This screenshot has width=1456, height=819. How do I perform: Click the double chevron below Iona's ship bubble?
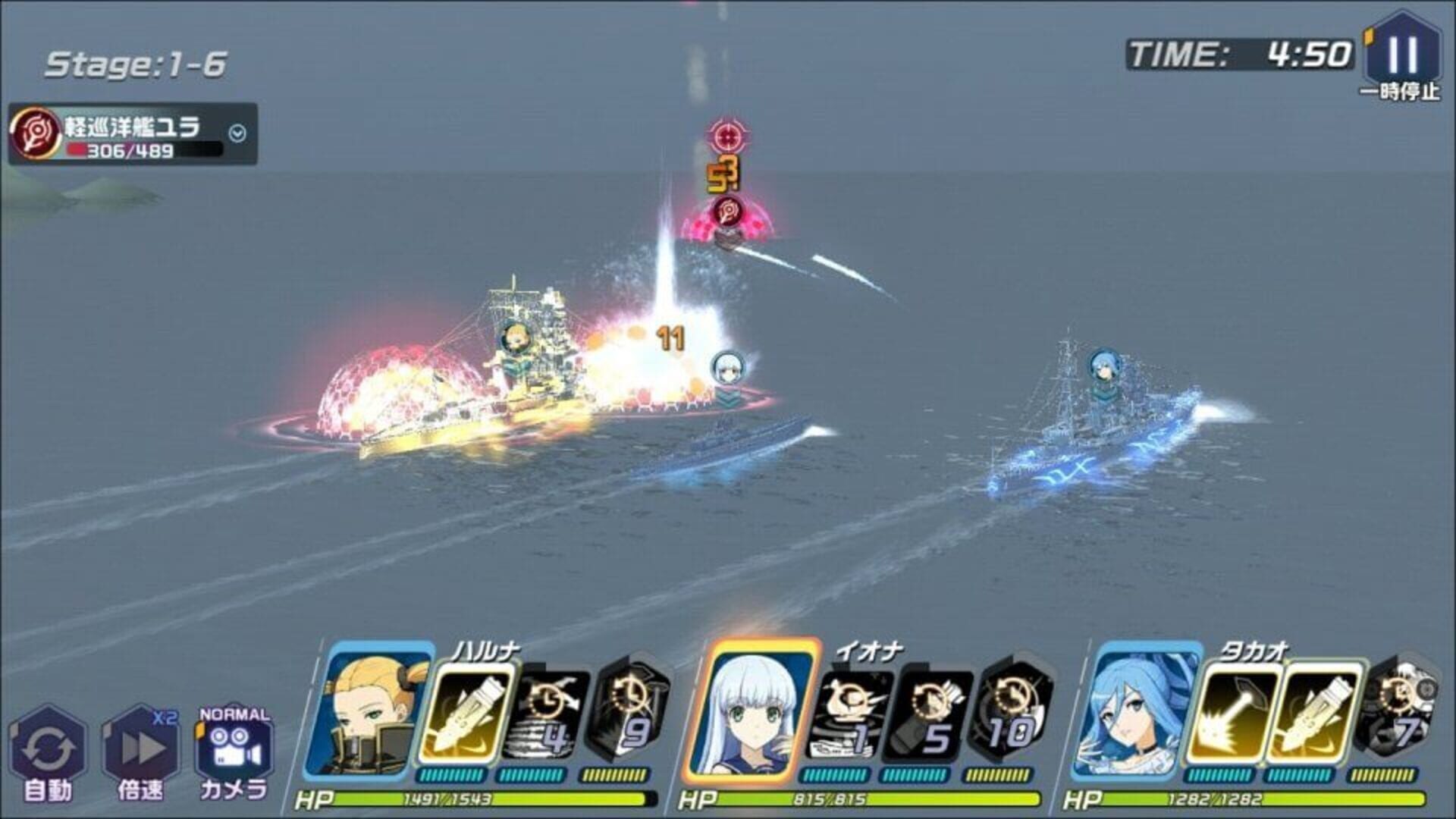tap(726, 397)
